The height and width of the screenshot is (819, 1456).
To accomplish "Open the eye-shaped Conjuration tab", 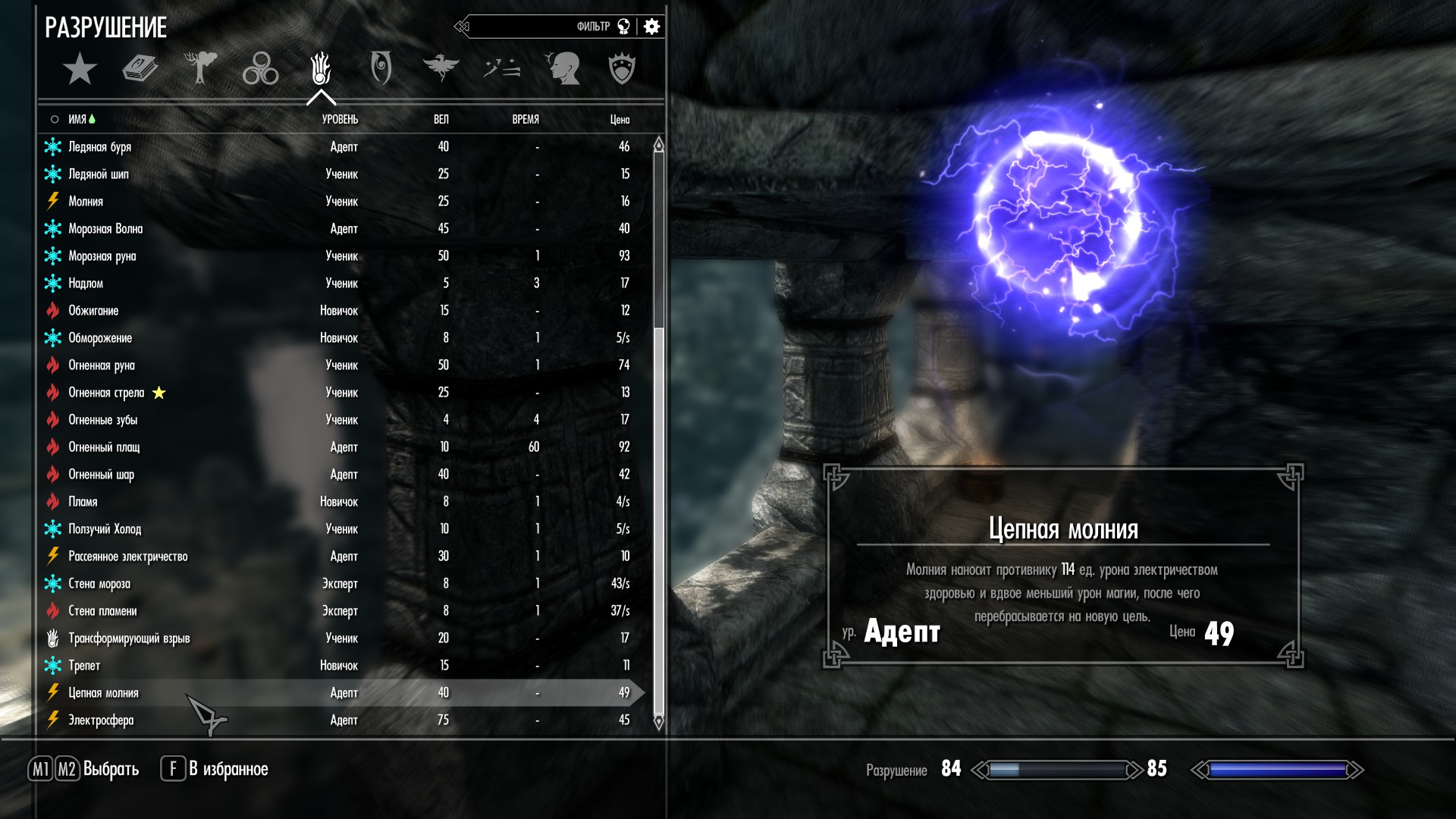I will (x=381, y=69).
